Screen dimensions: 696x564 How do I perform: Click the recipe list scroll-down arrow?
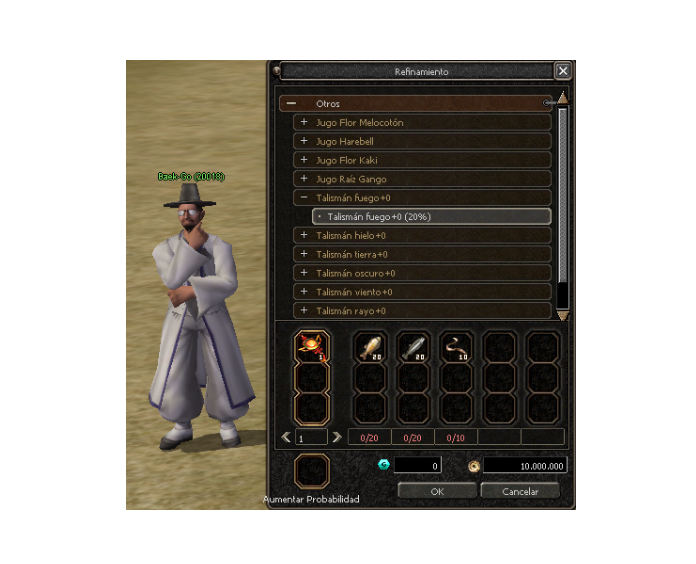(x=563, y=315)
